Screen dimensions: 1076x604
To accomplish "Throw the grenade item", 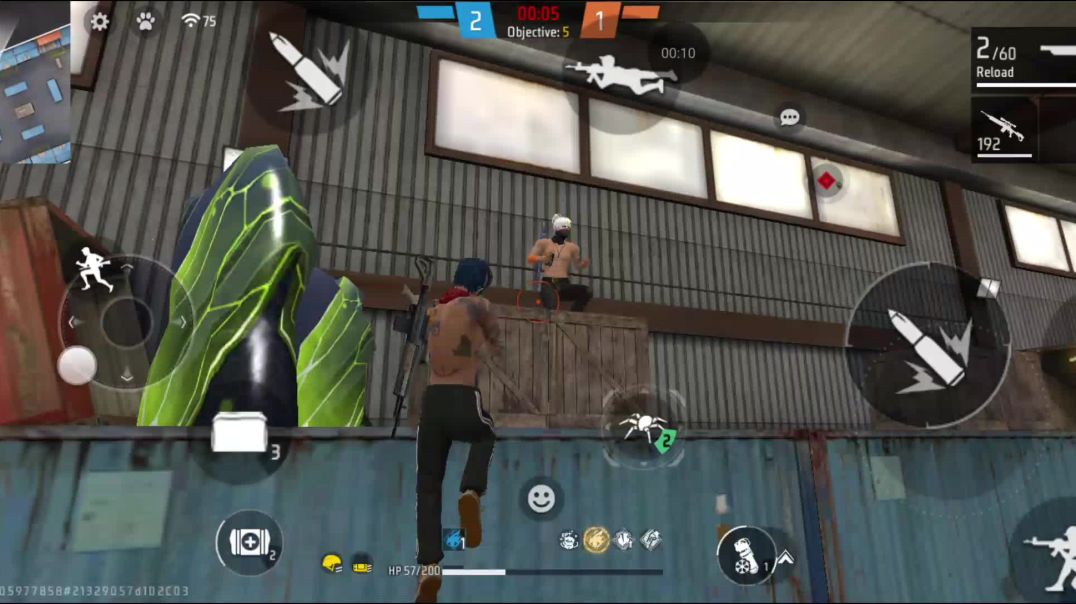I will pos(746,555).
